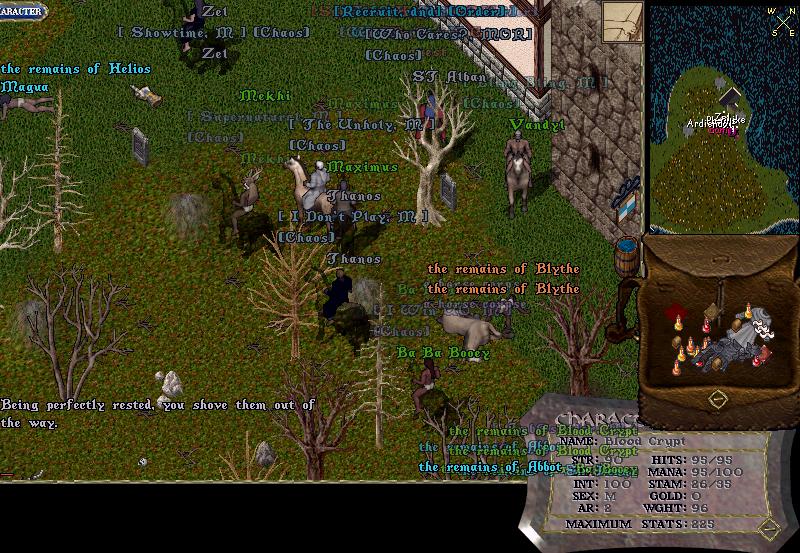
Task: Minimize the backpack with its diamond button
Action: [x=717, y=399]
